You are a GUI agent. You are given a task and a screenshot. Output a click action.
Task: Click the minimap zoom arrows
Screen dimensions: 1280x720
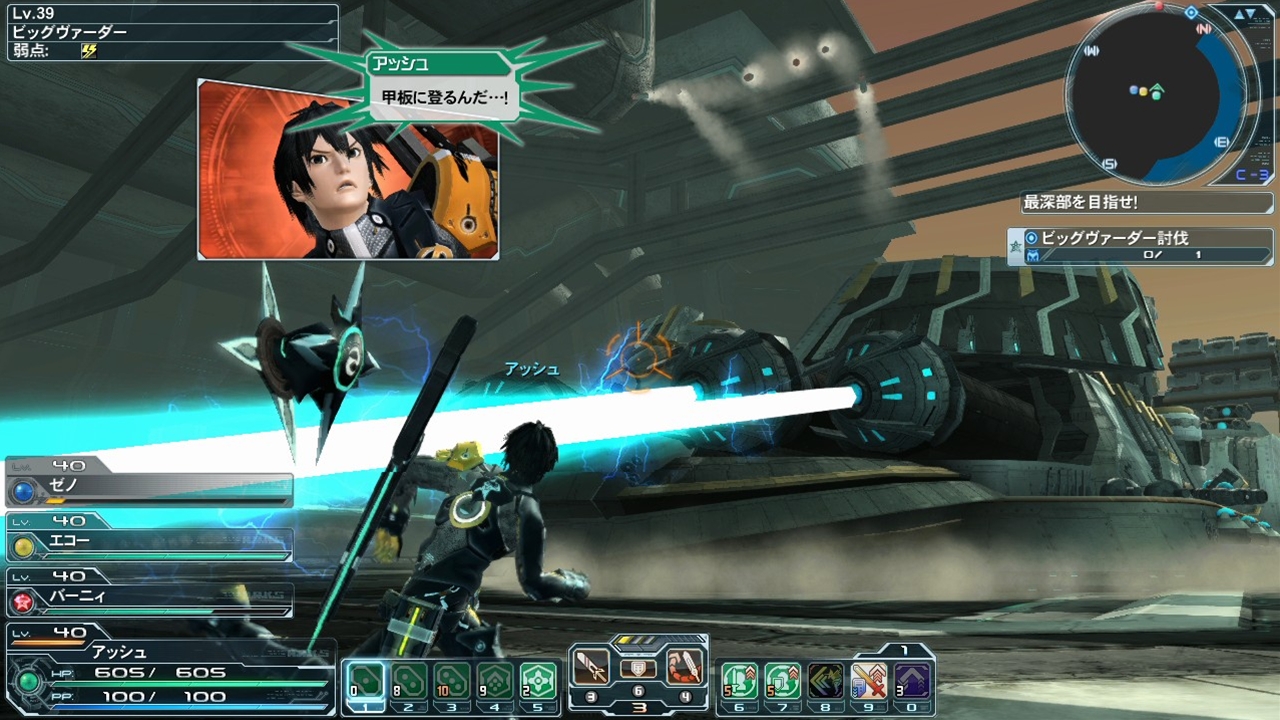1246,14
